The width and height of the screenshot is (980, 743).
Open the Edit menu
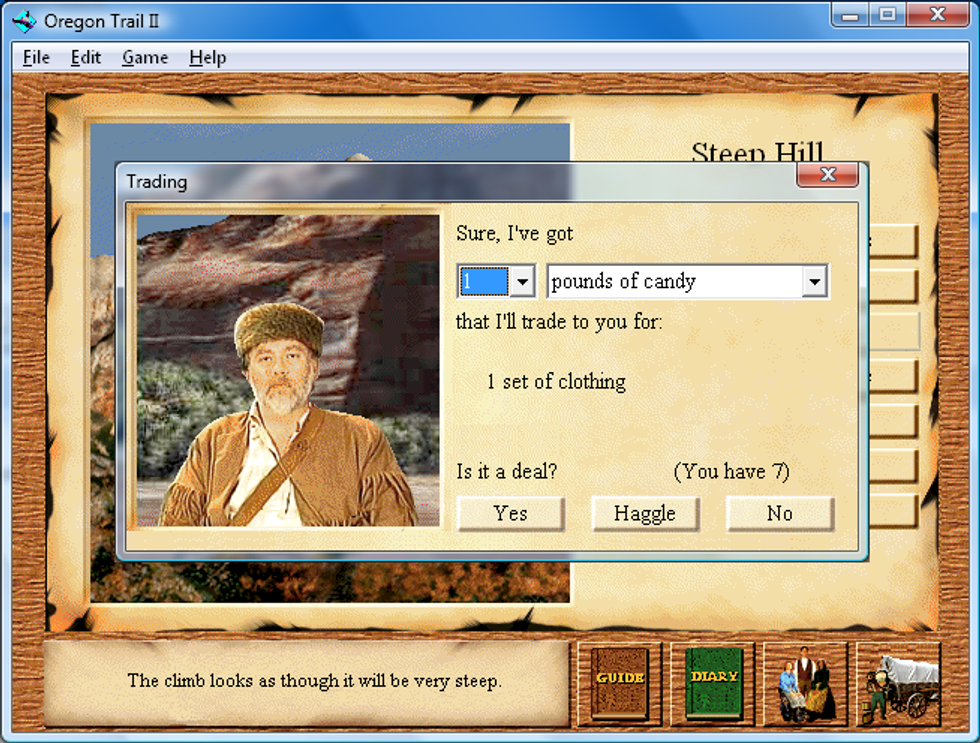tap(85, 58)
